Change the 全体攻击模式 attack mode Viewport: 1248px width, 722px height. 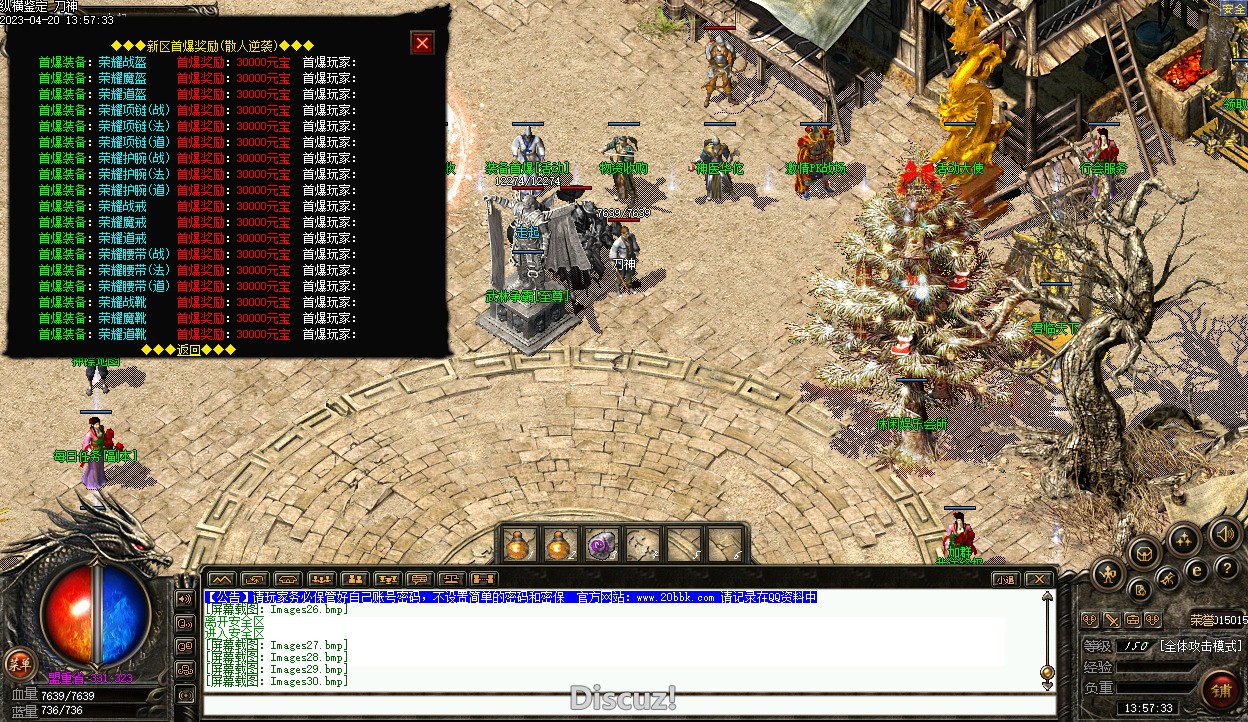1200,646
